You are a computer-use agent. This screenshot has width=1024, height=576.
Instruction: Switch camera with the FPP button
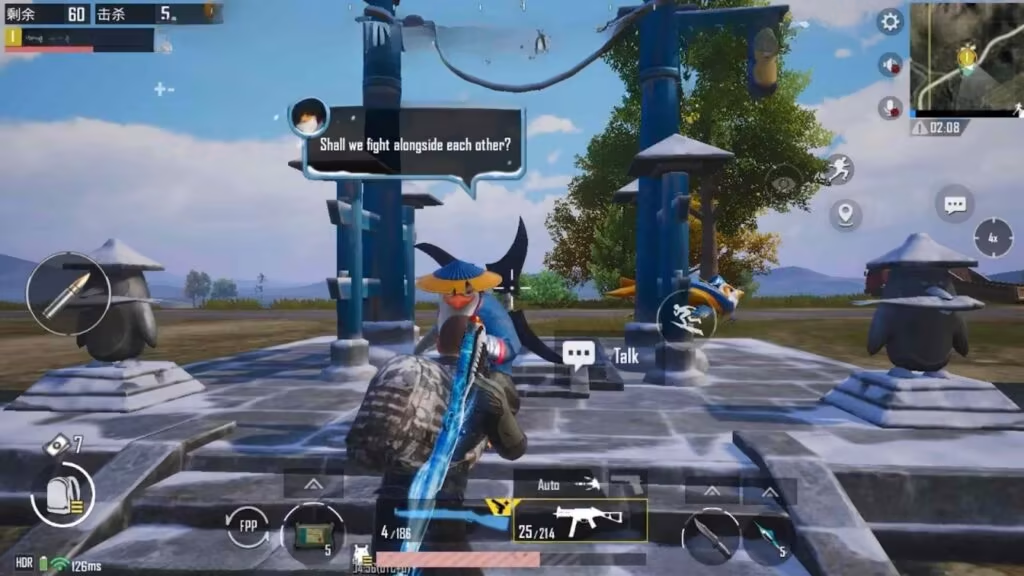[x=247, y=527]
